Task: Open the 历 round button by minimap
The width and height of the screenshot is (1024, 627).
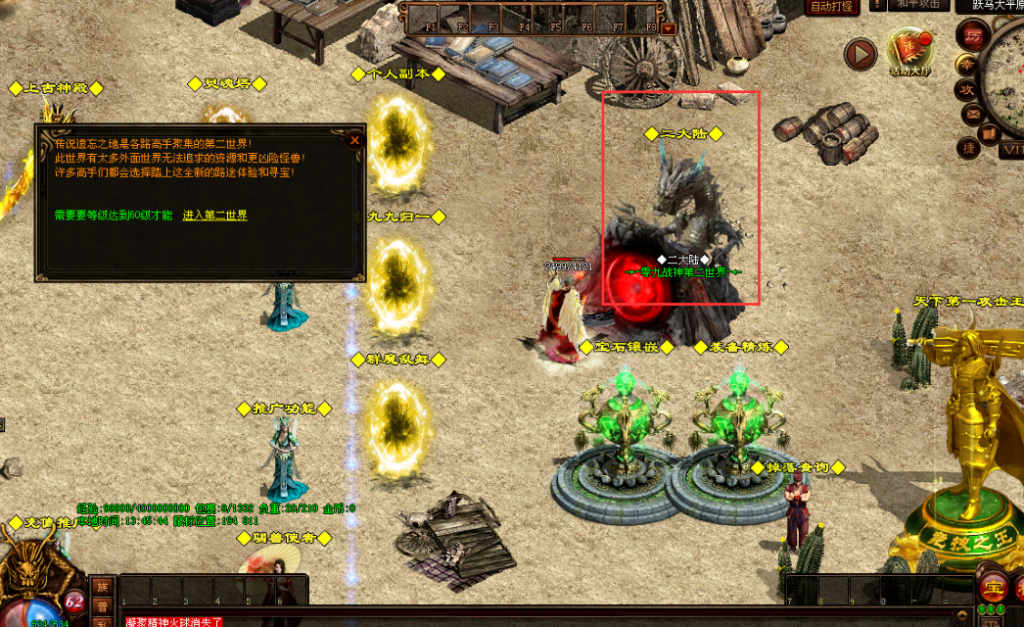Action: pos(972,35)
